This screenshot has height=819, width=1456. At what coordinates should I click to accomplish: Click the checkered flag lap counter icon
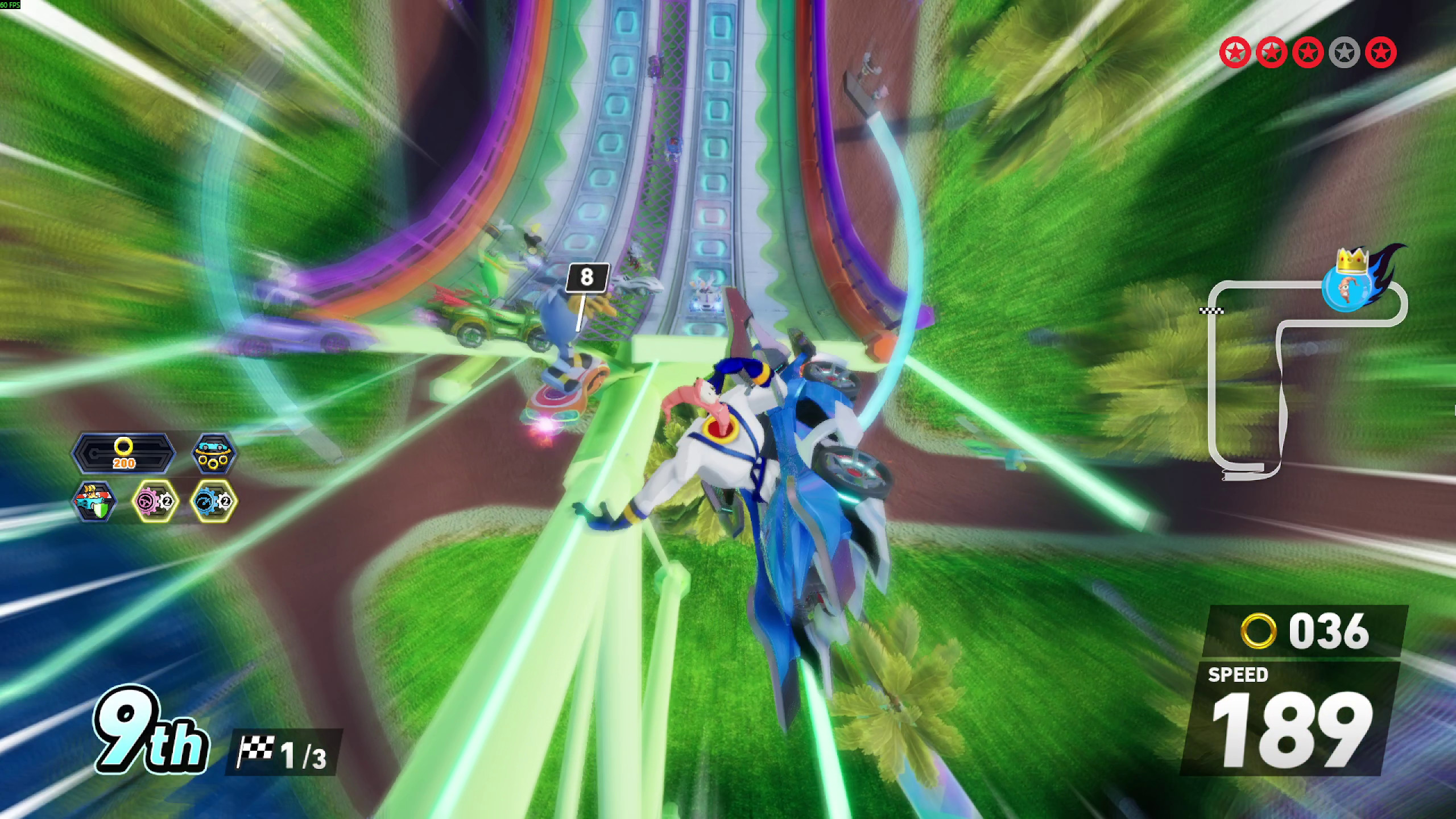click(257, 746)
